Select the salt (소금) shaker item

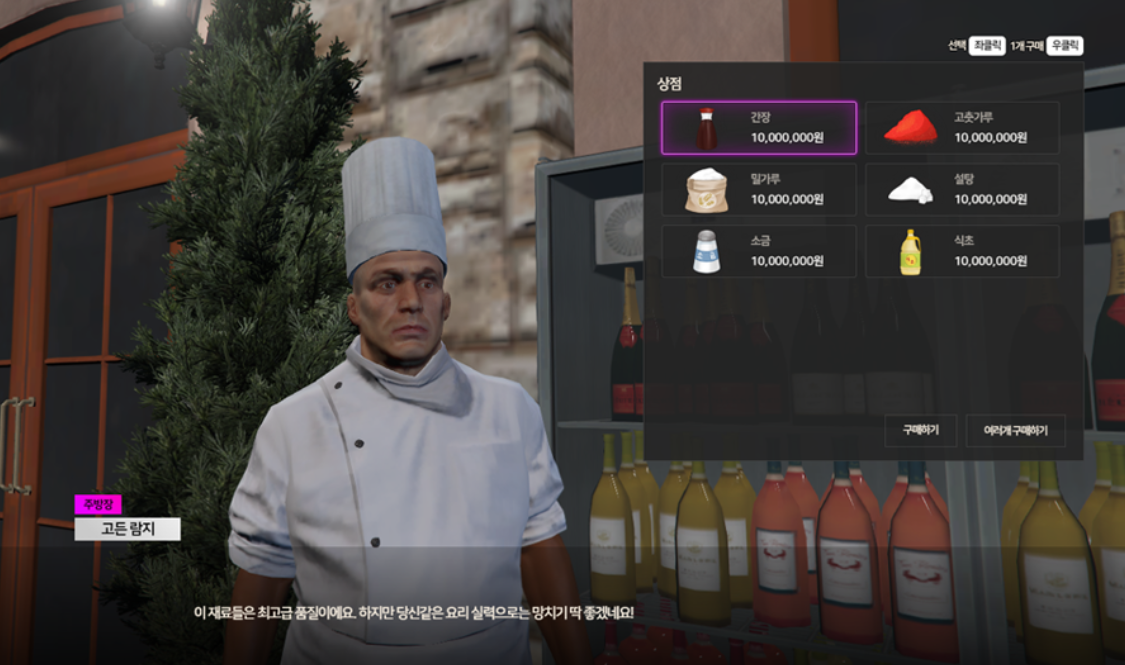(x=758, y=251)
